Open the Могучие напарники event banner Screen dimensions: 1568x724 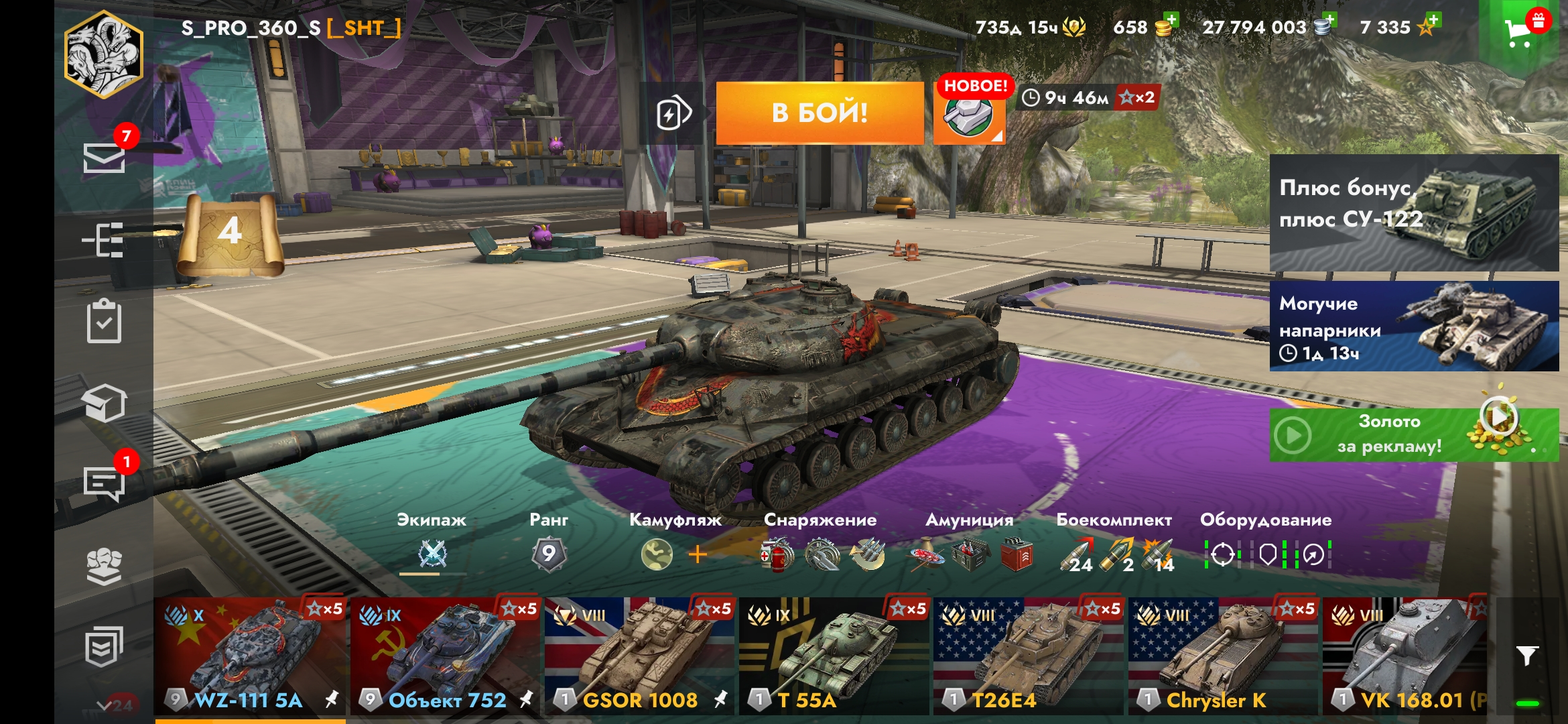(1414, 326)
